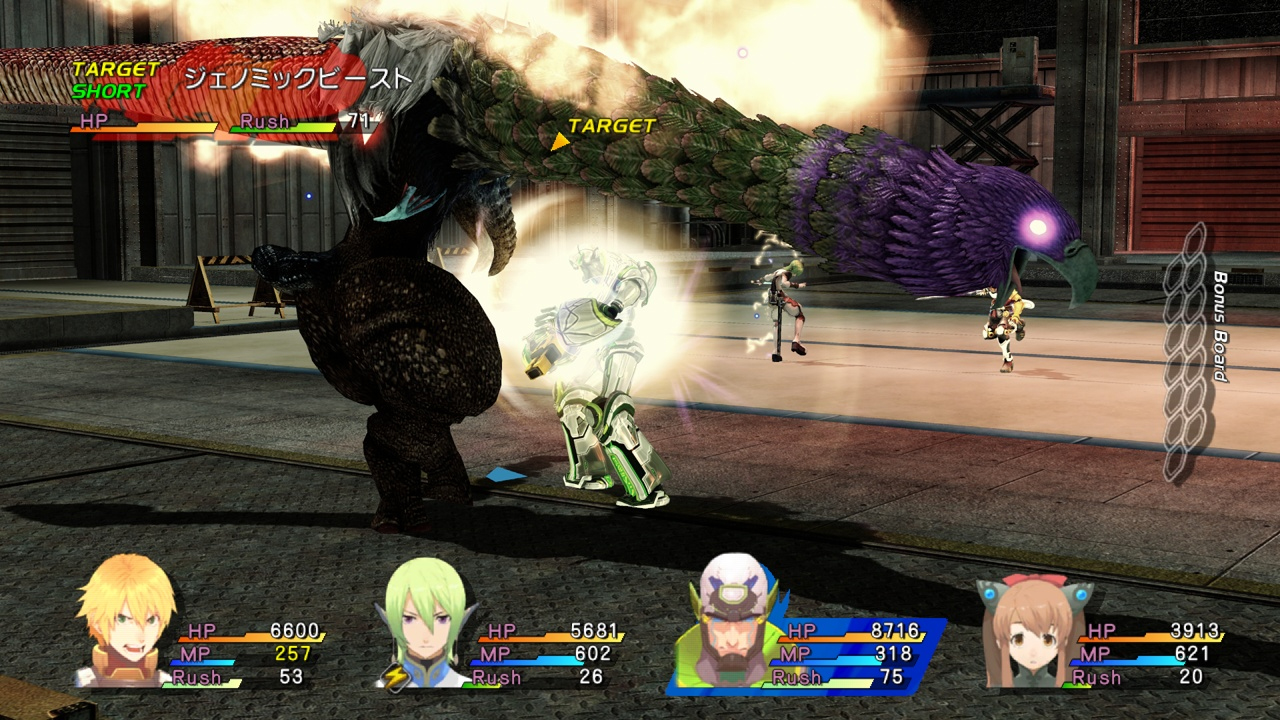This screenshot has width=1280, height=720.
Task: Open the Bonus Board hexagon gauge
Action: pos(1187,352)
